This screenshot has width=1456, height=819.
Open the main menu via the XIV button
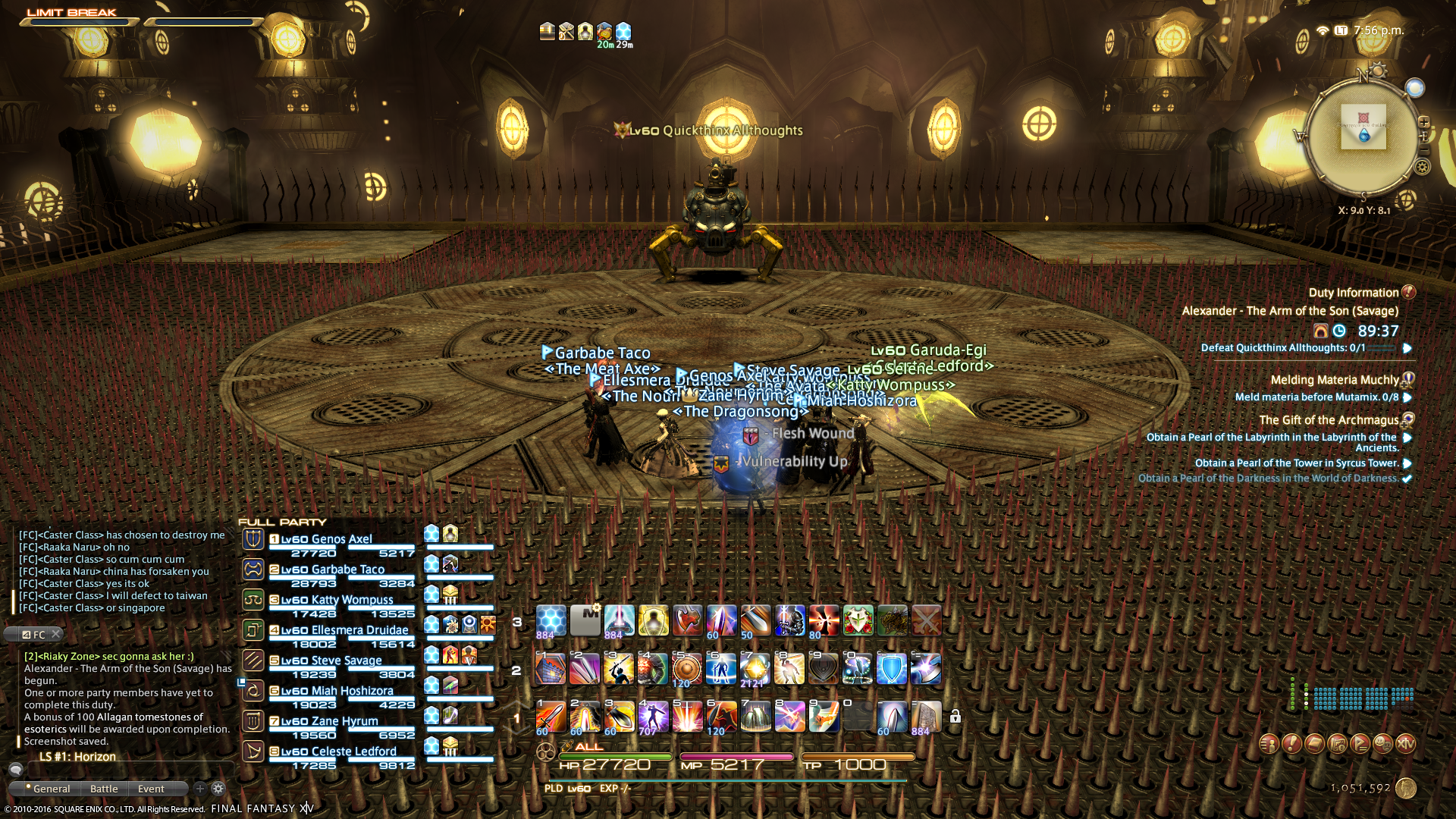click(x=1406, y=744)
